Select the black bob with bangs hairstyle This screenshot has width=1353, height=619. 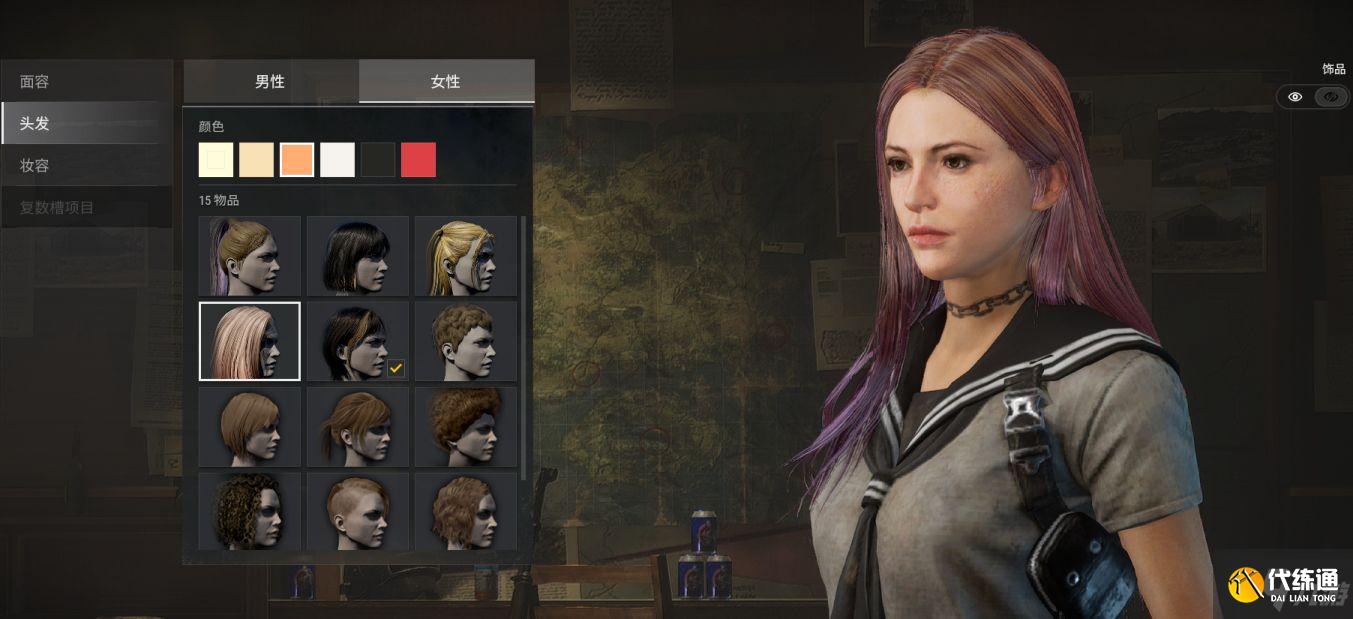click(357, 256)
